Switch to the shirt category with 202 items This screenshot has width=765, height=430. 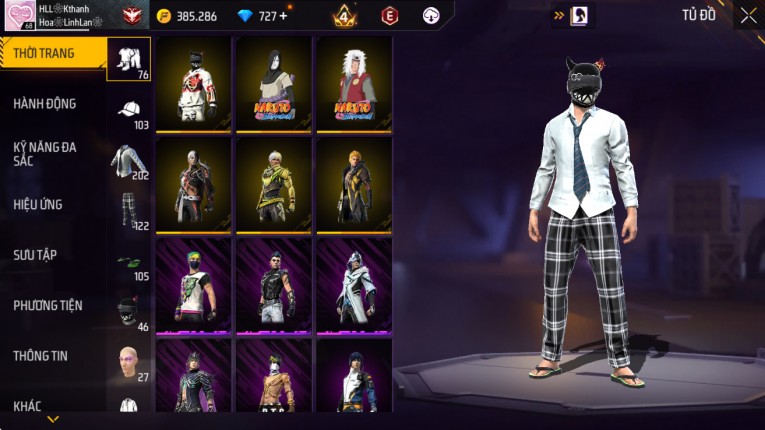click(x=129, y=161)
